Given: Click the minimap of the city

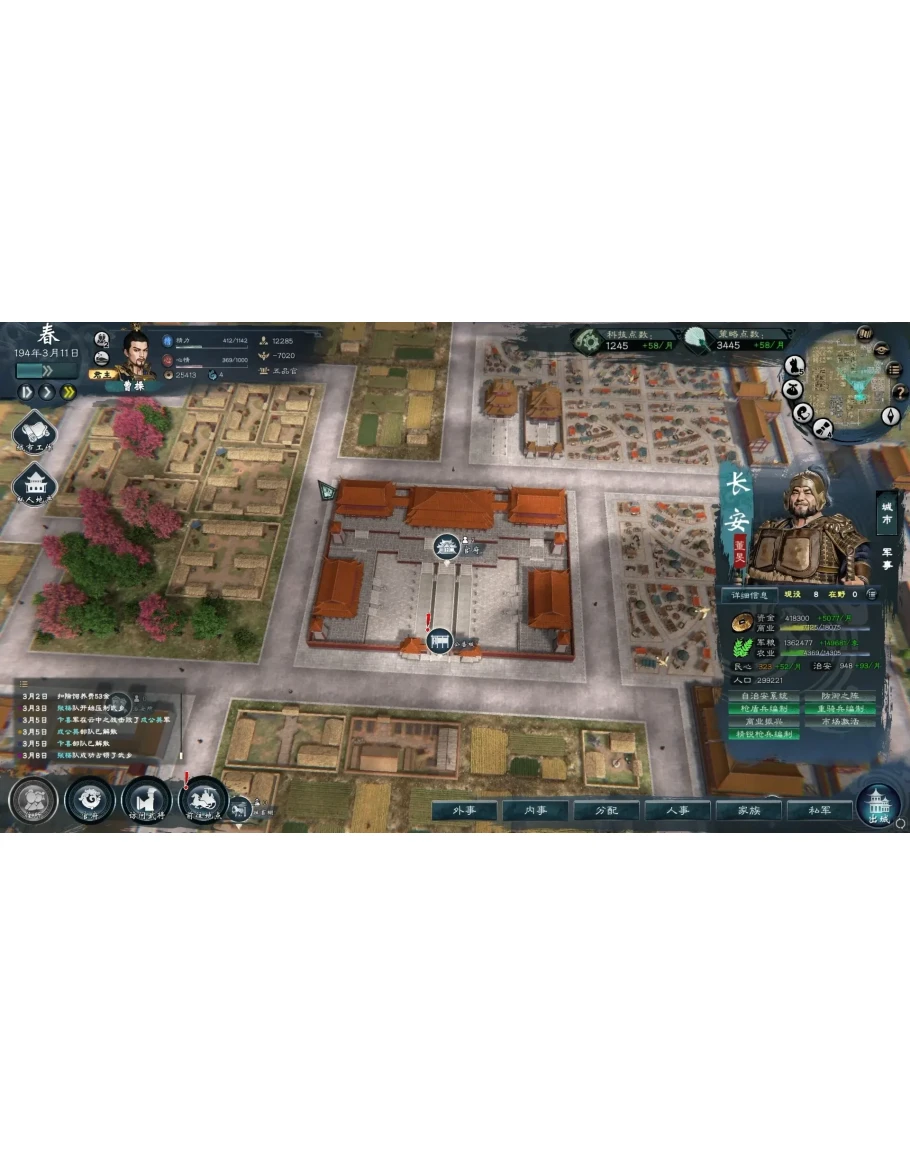Looking at the screenshot, I should [839, 375].
